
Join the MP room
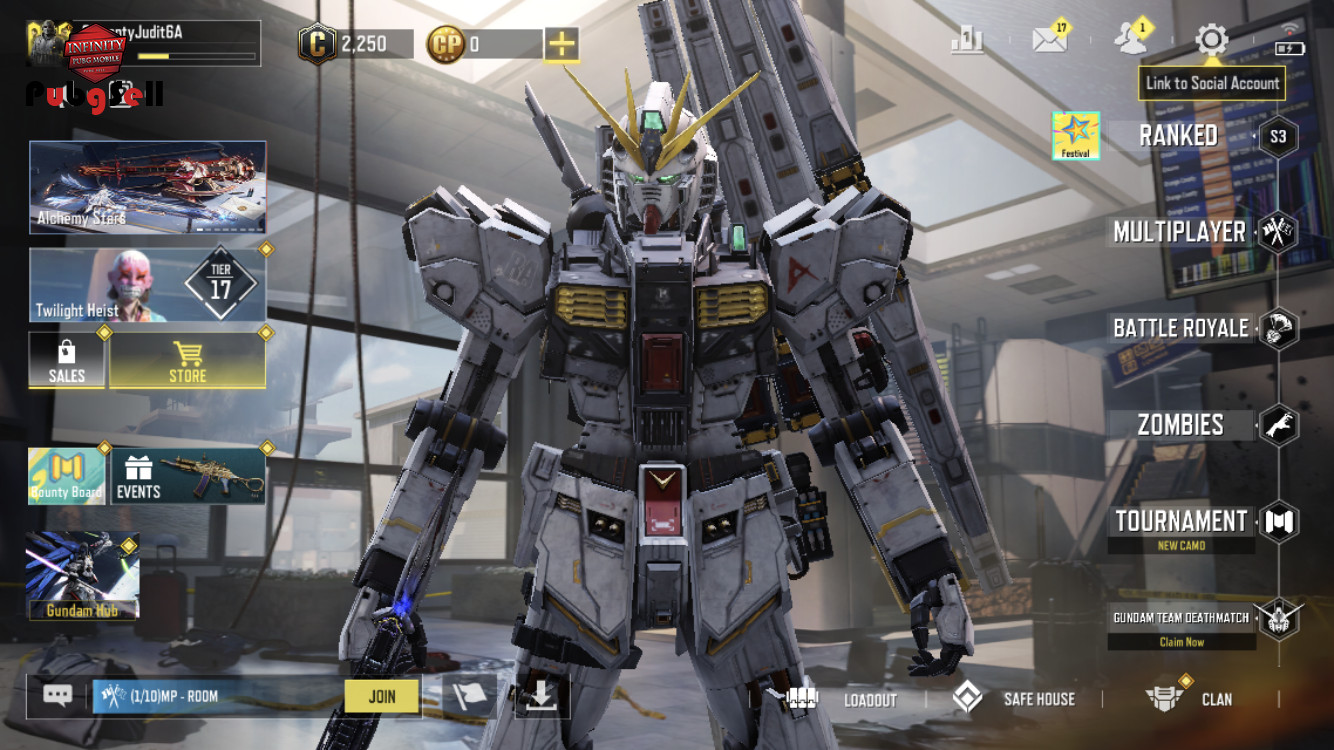382,696
